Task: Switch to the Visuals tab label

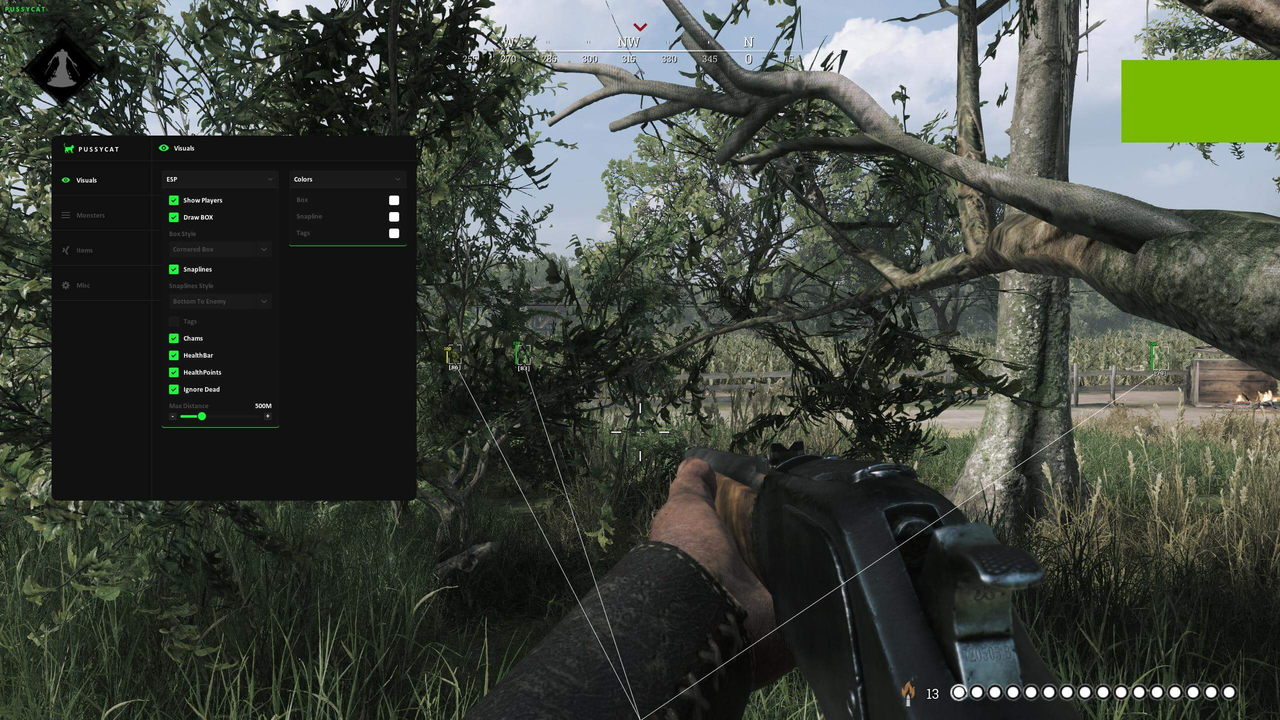Action: [x=87, y=180]
